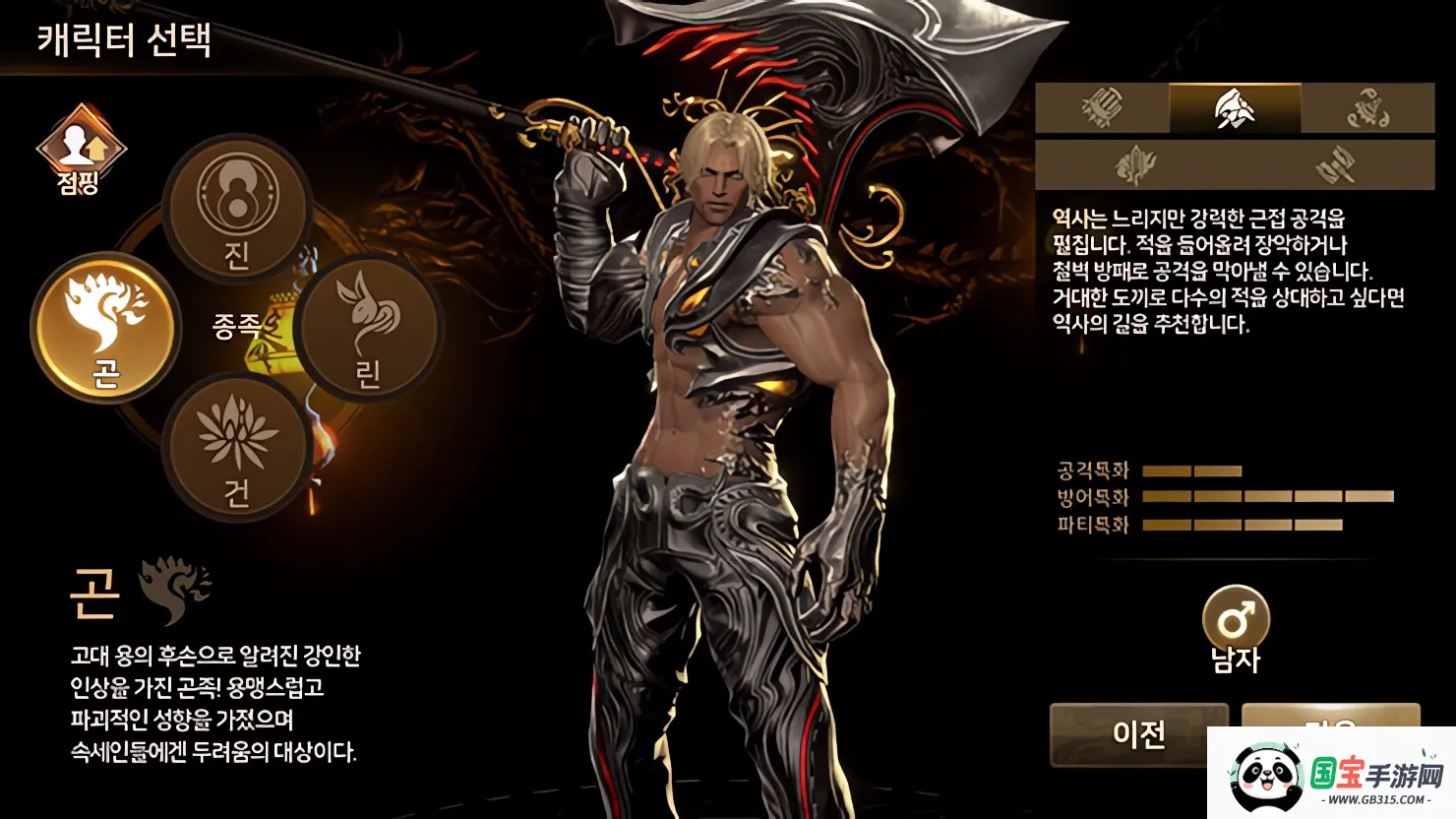Select the 건 race lotus emblem
The width and height of the screenshot is (1456, 819).
click(237, 449)
